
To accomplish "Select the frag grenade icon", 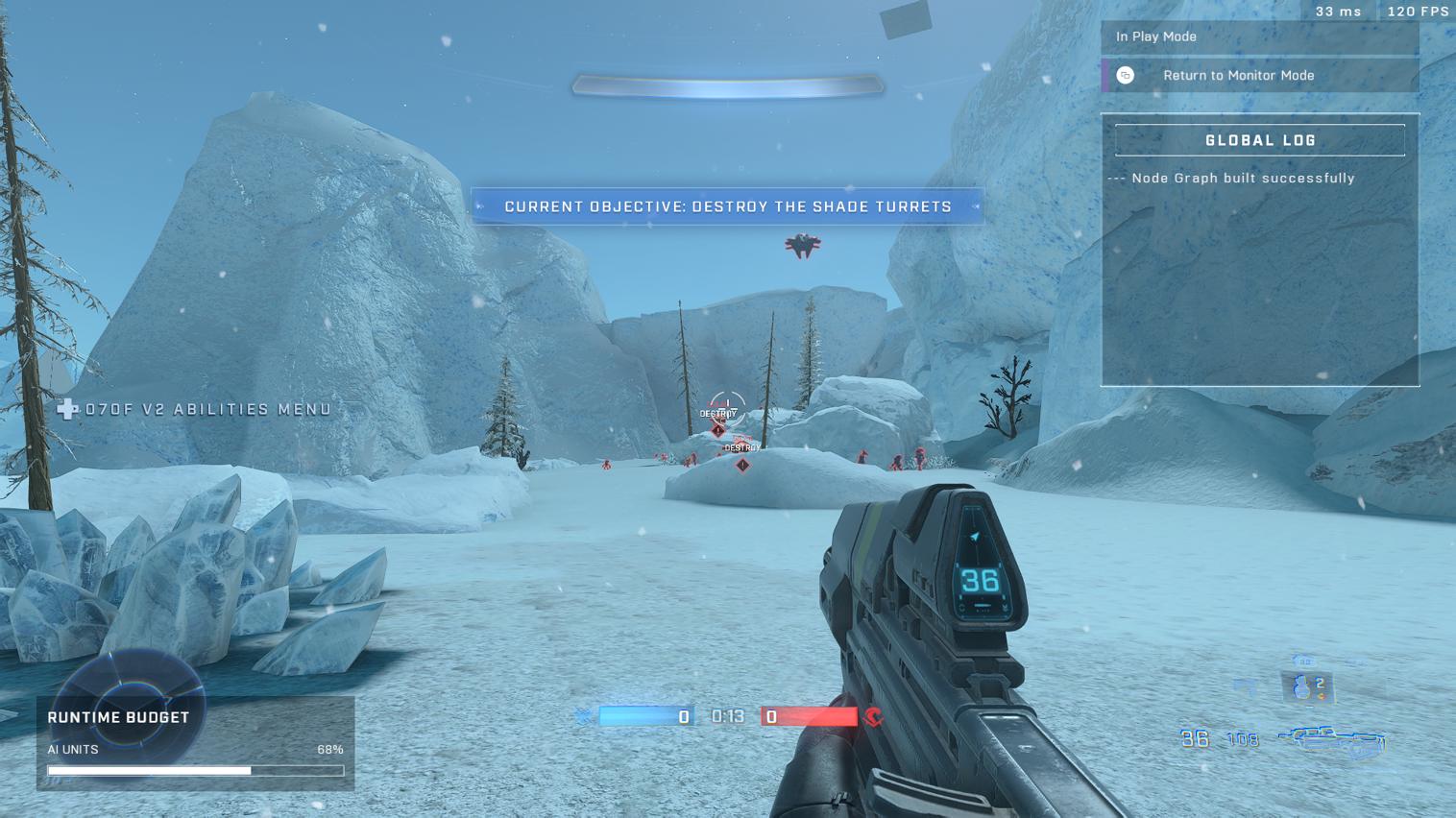I will tap(1304, 686).
